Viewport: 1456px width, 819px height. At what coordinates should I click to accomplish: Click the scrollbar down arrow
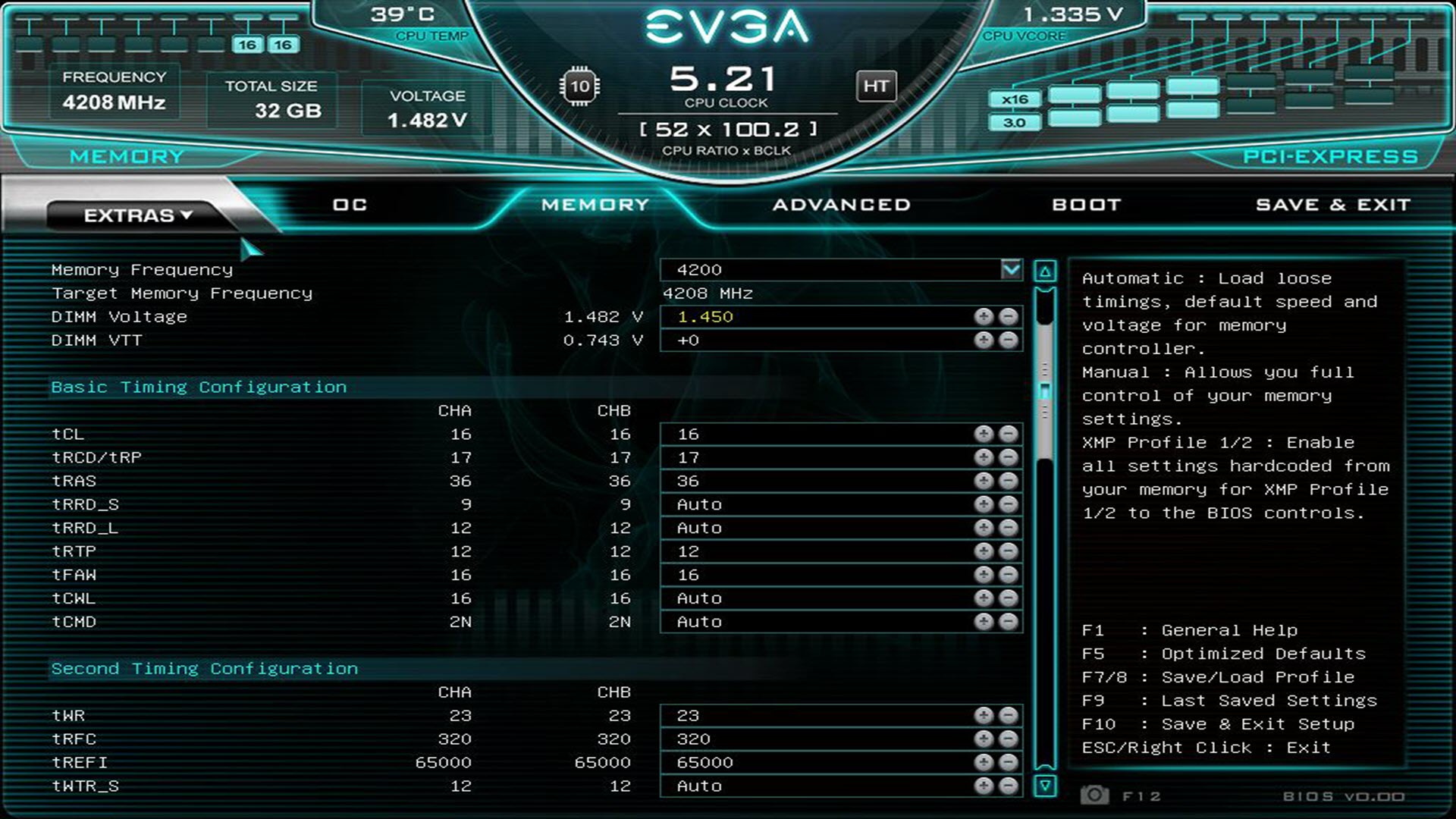1045,786
